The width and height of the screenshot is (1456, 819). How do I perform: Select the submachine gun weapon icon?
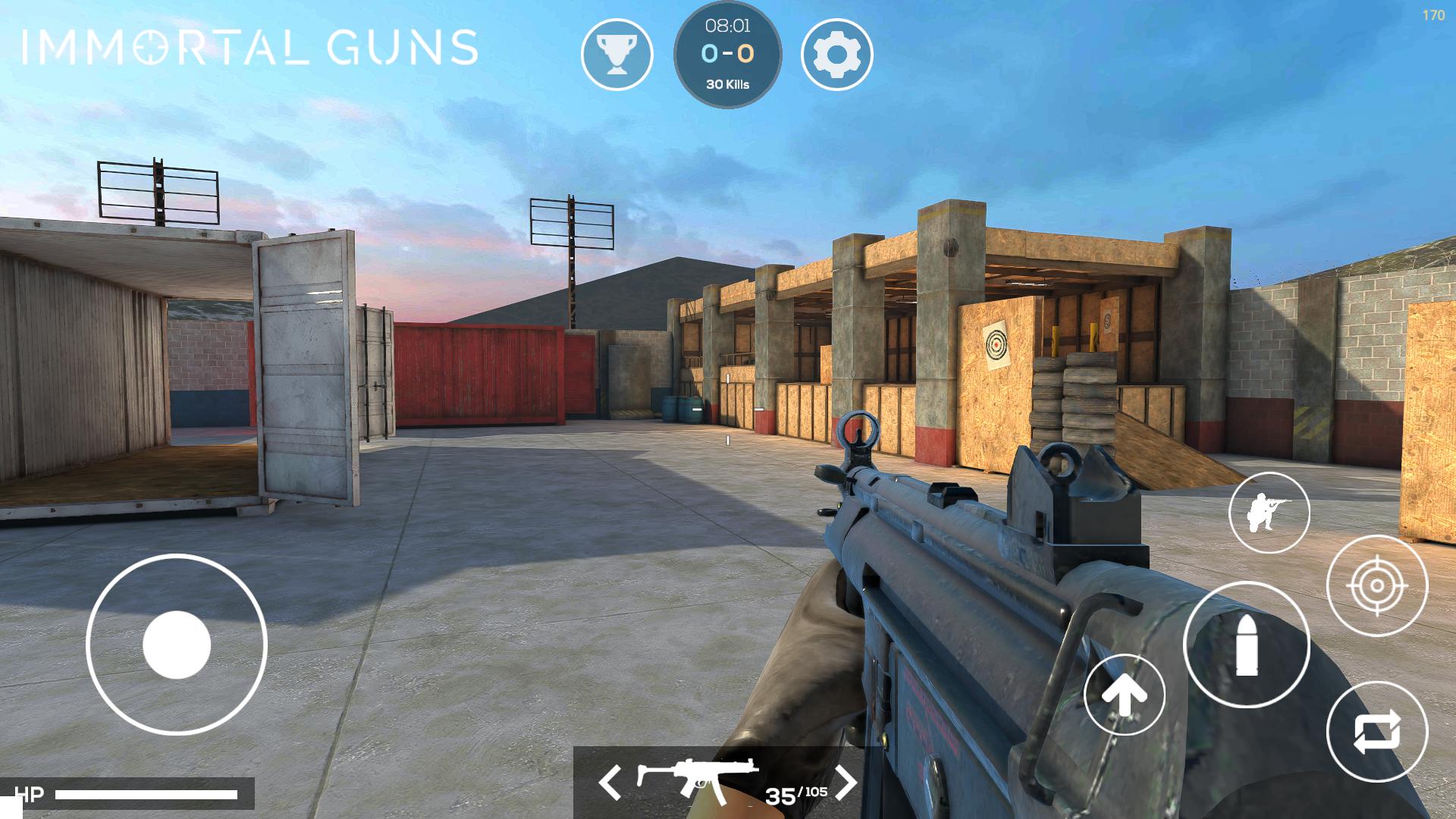pos(696,778)
